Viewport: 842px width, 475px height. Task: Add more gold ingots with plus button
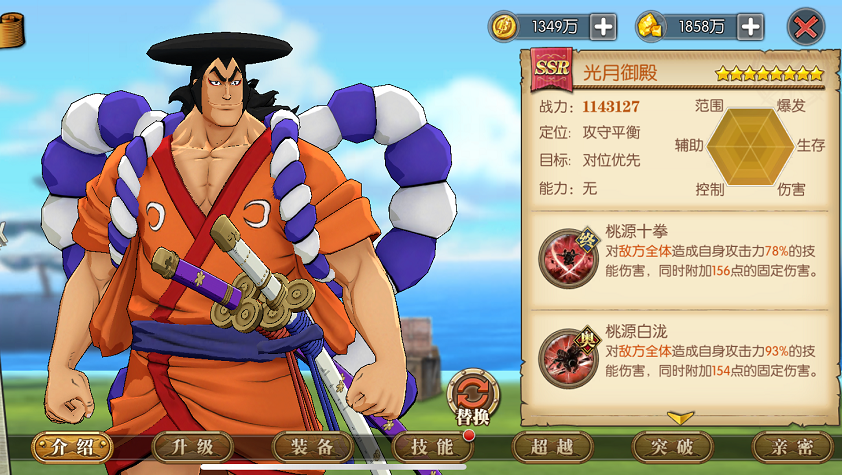751,27
